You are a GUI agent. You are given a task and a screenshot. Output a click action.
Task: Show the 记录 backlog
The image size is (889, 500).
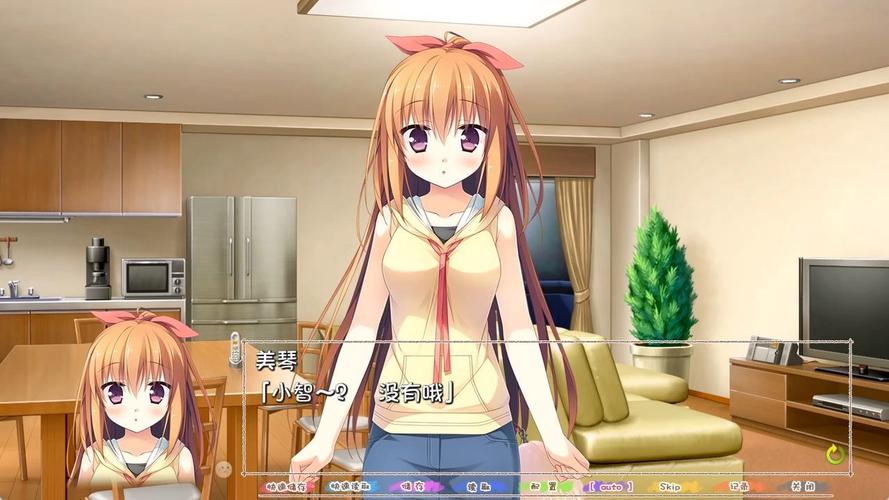click(739, 487)
